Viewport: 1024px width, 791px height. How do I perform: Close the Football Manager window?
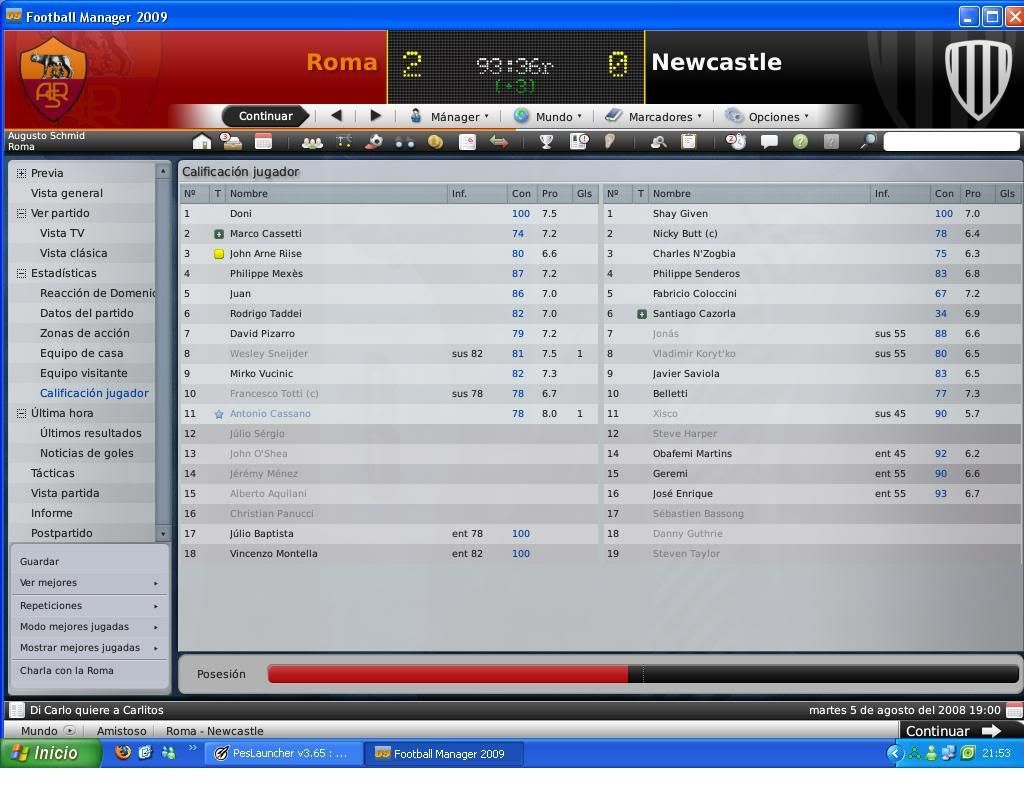pos(1012,16)
